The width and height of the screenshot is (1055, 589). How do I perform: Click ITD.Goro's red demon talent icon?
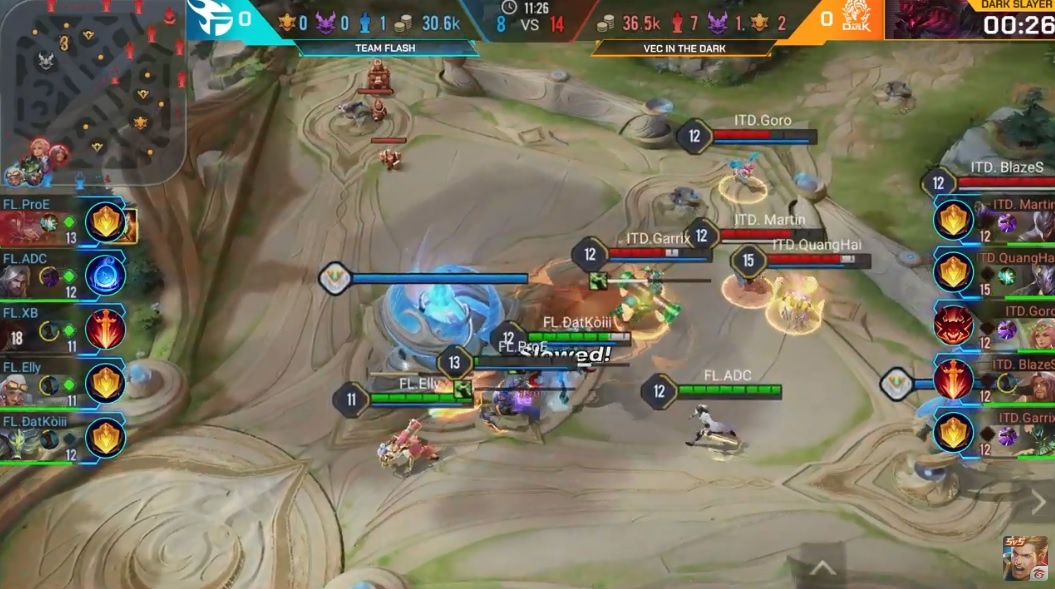point(953,326)
